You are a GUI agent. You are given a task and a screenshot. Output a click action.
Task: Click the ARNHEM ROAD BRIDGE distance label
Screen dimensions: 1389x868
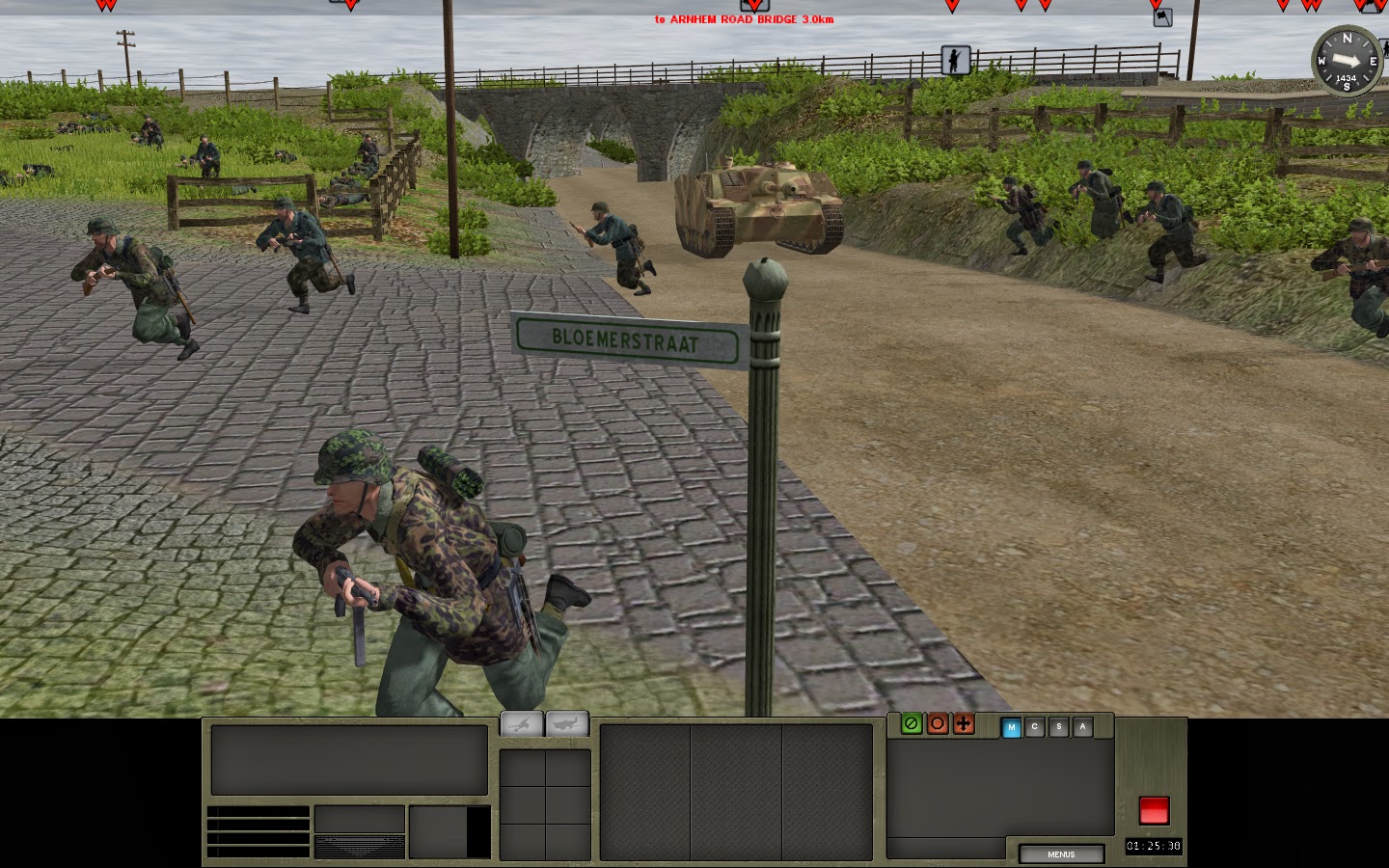[x=745, y=17]
